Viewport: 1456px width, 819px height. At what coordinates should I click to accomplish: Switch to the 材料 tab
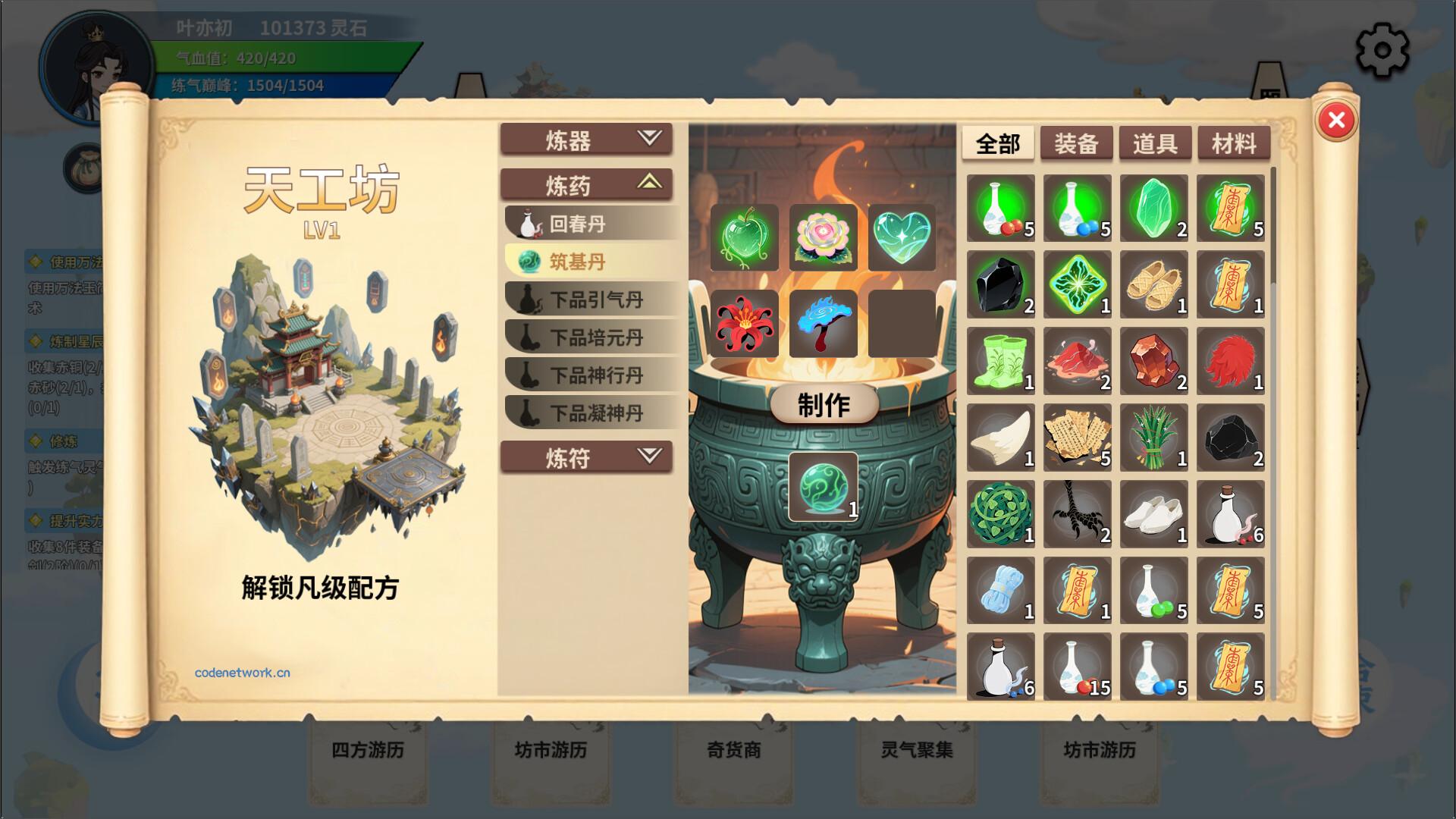tap(1233, 143)
